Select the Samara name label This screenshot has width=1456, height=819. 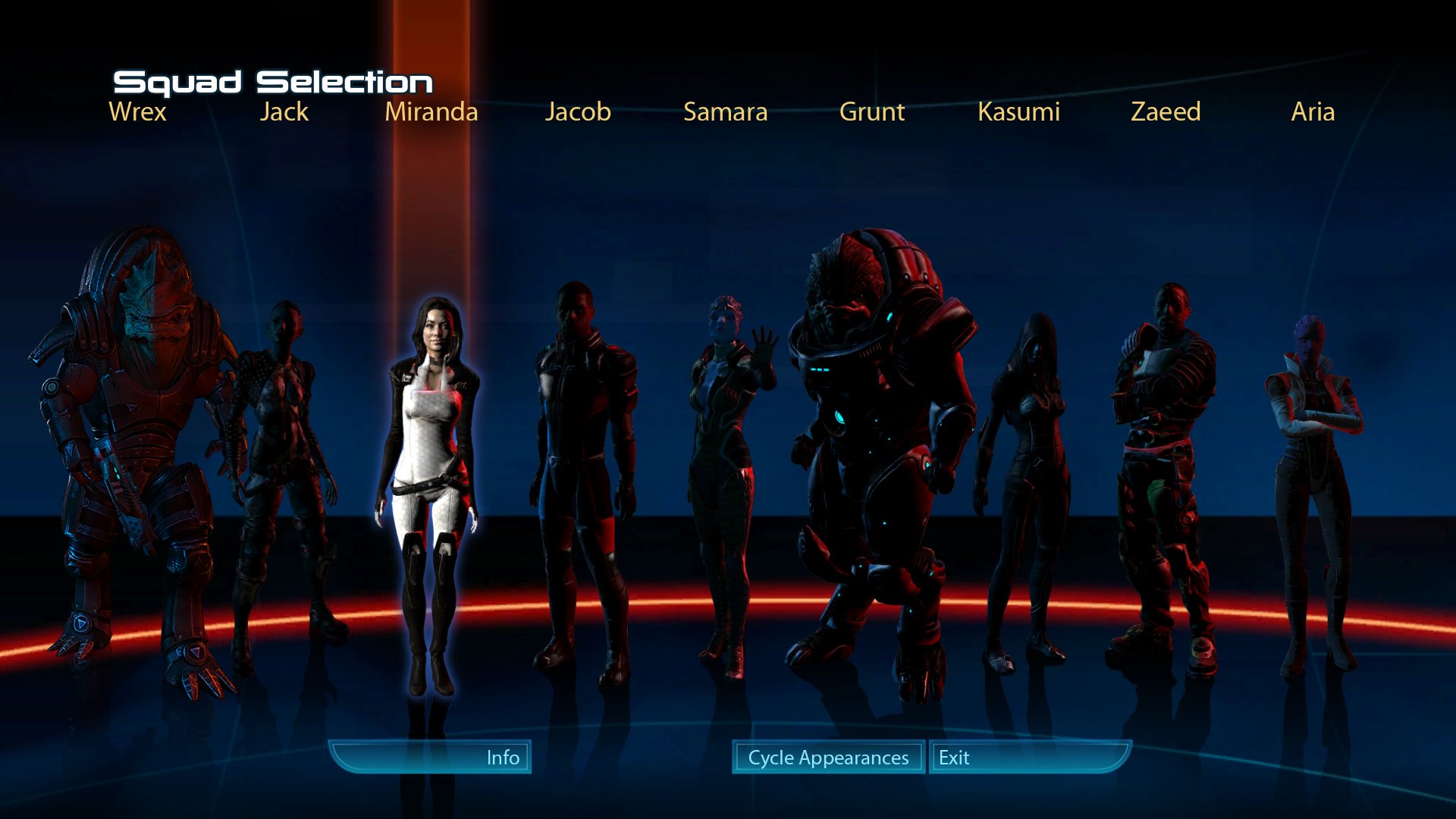pos(725,112)
